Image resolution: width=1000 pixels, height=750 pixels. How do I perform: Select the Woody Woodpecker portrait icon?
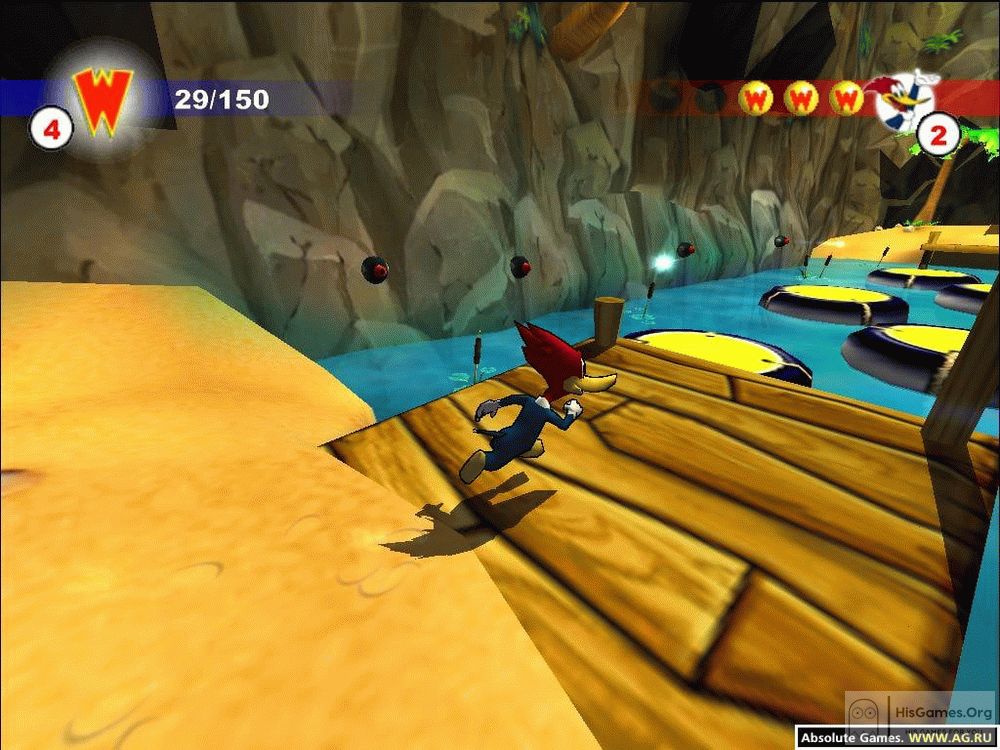[x=907, y=97]
